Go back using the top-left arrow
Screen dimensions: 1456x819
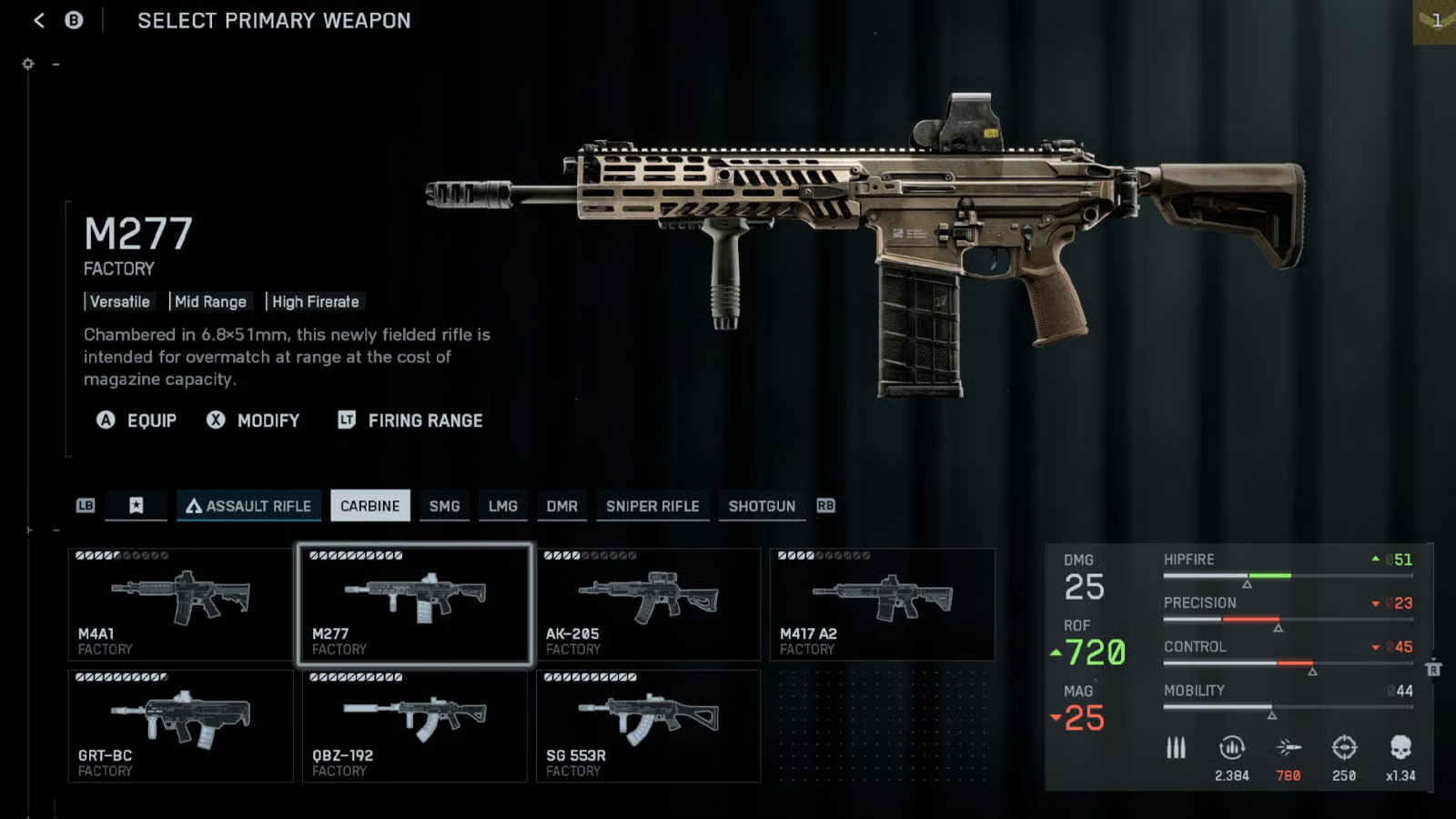39,20
